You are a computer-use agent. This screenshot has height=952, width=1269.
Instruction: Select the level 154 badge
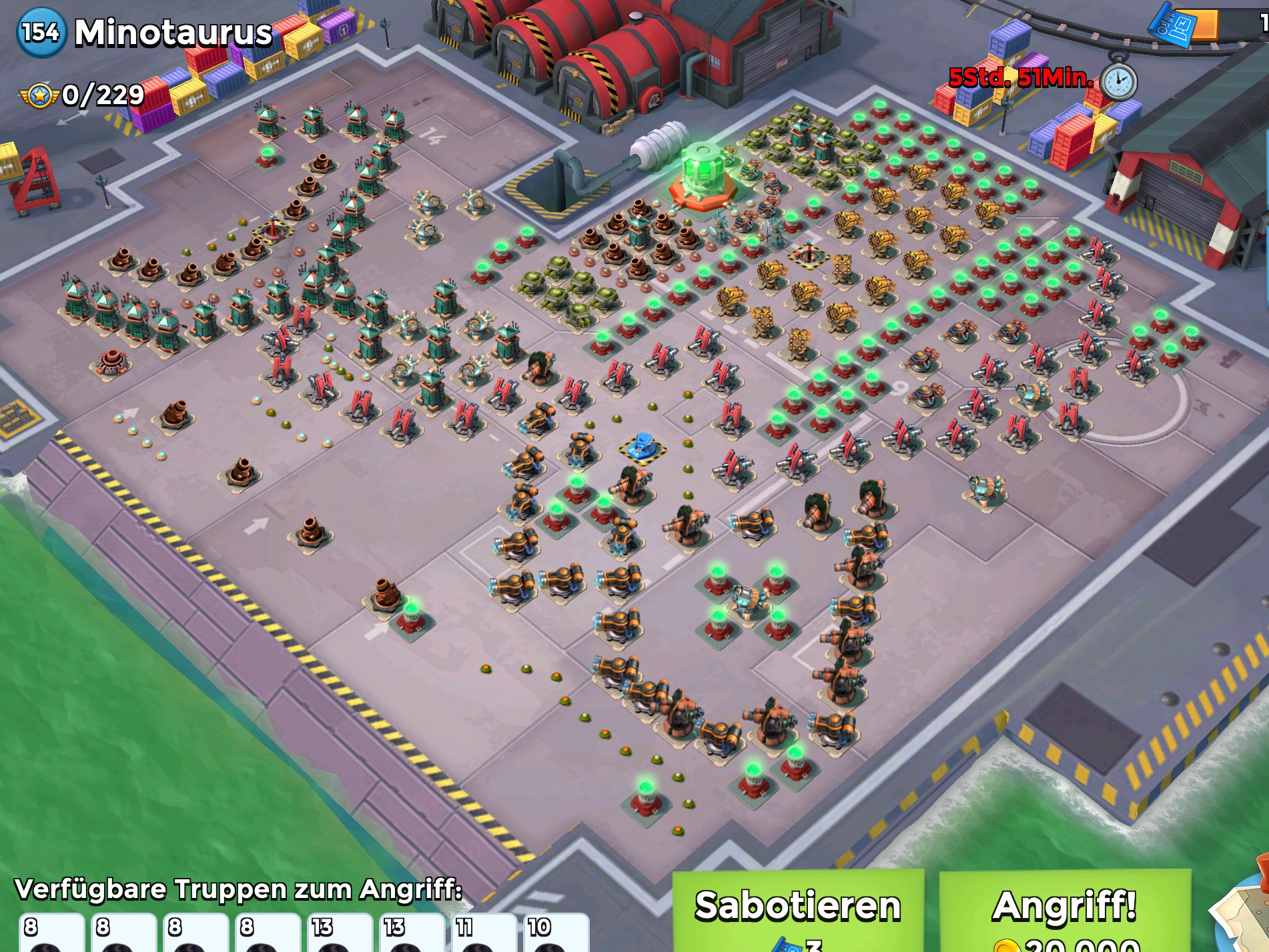[41, 32]
